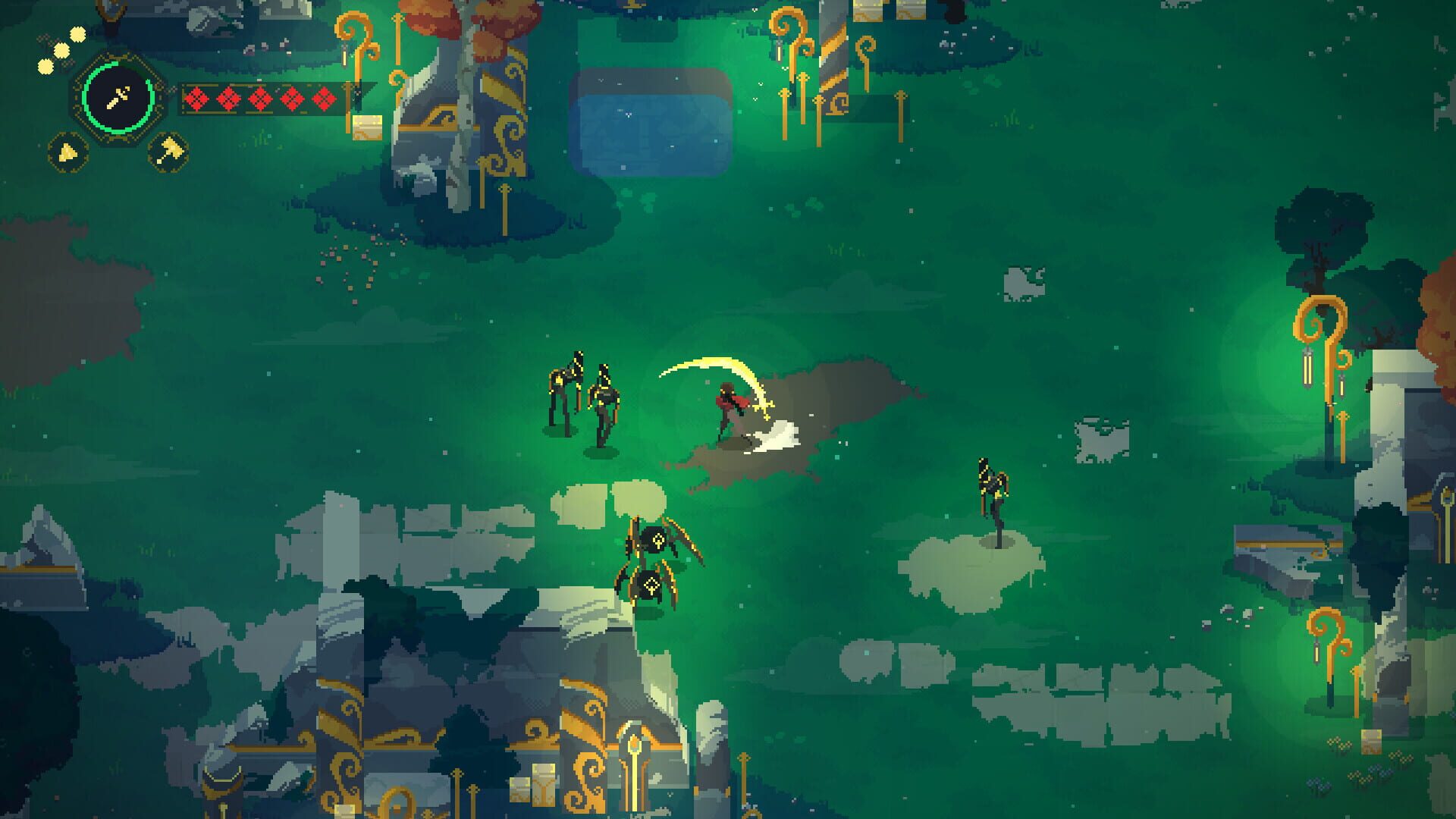Click the gold coin cluster in the top-left corner
Viewport: 1456px width, 819px height.
point(59,49)
